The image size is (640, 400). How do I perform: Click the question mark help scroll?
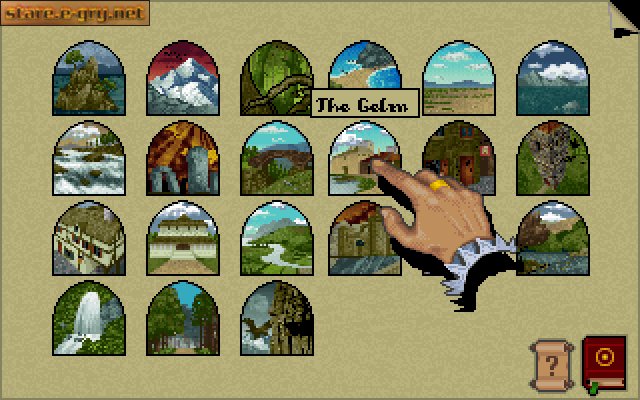point(550,362)
